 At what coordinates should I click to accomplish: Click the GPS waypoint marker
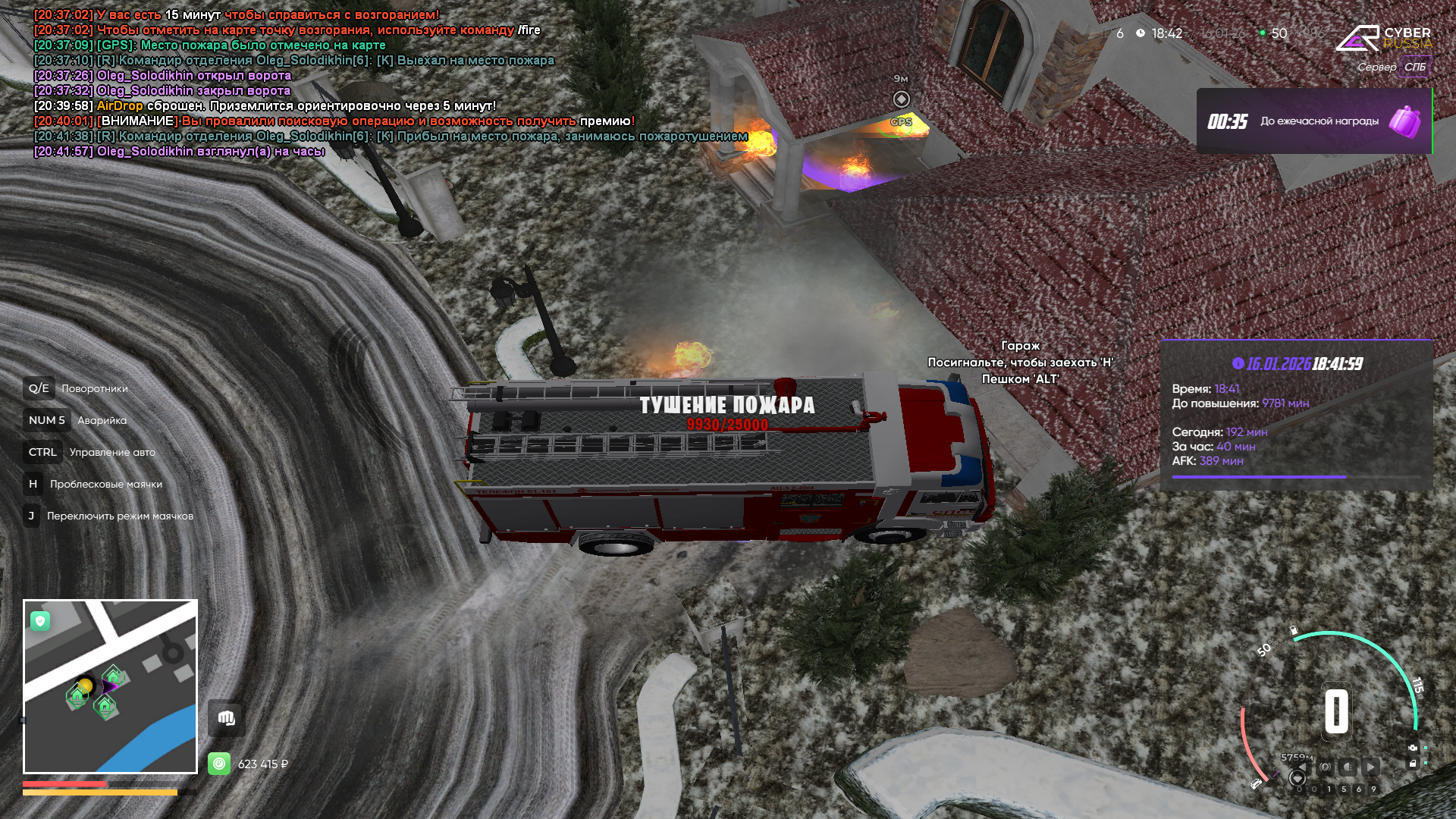901,99
